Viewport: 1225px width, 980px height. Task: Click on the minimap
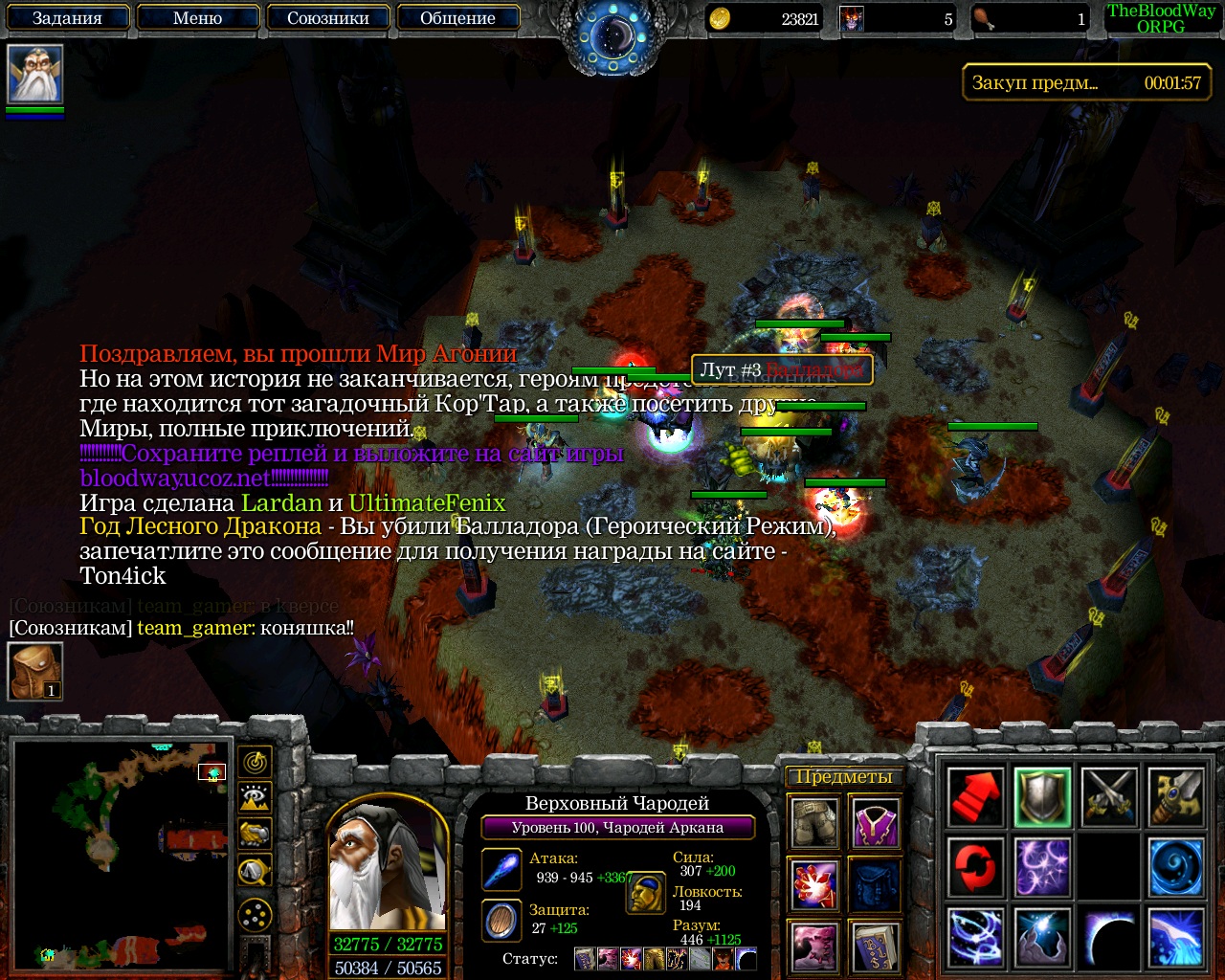121,854
